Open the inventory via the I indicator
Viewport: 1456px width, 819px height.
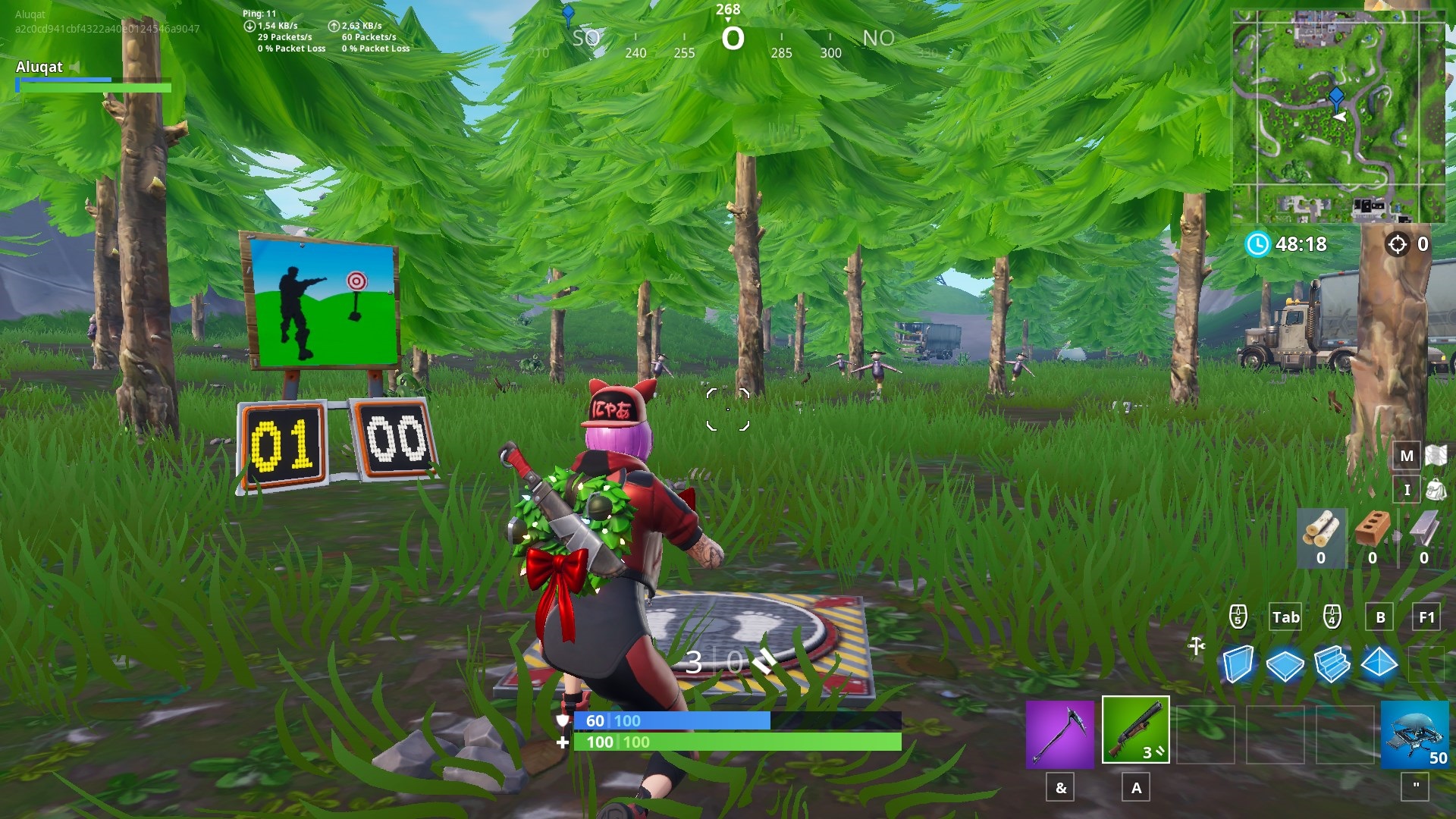pyautogui.click(x=1407, y=491)
